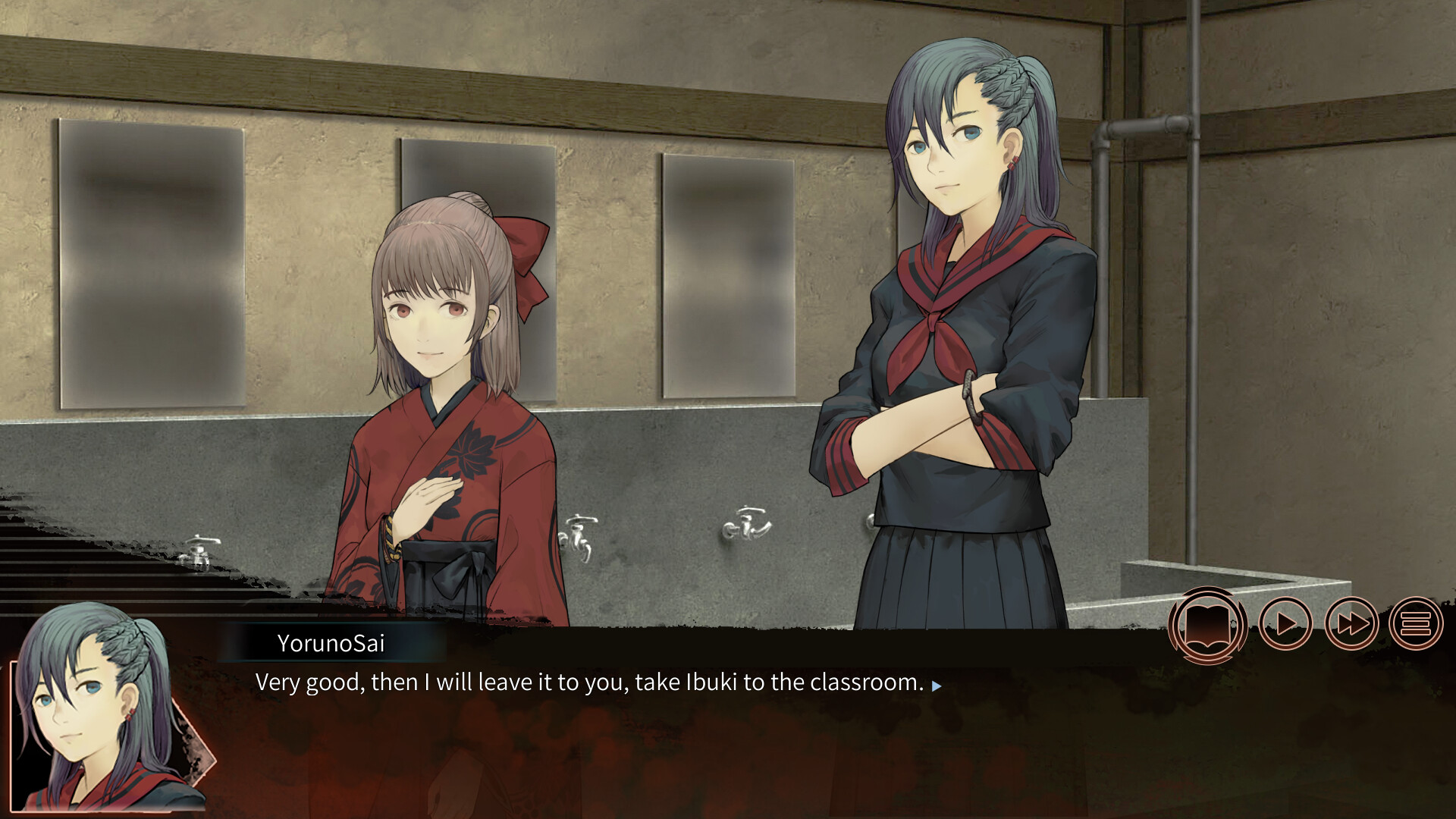Start auto-play with the play button
1456x819 pixels.
[x=1285, y=624]
